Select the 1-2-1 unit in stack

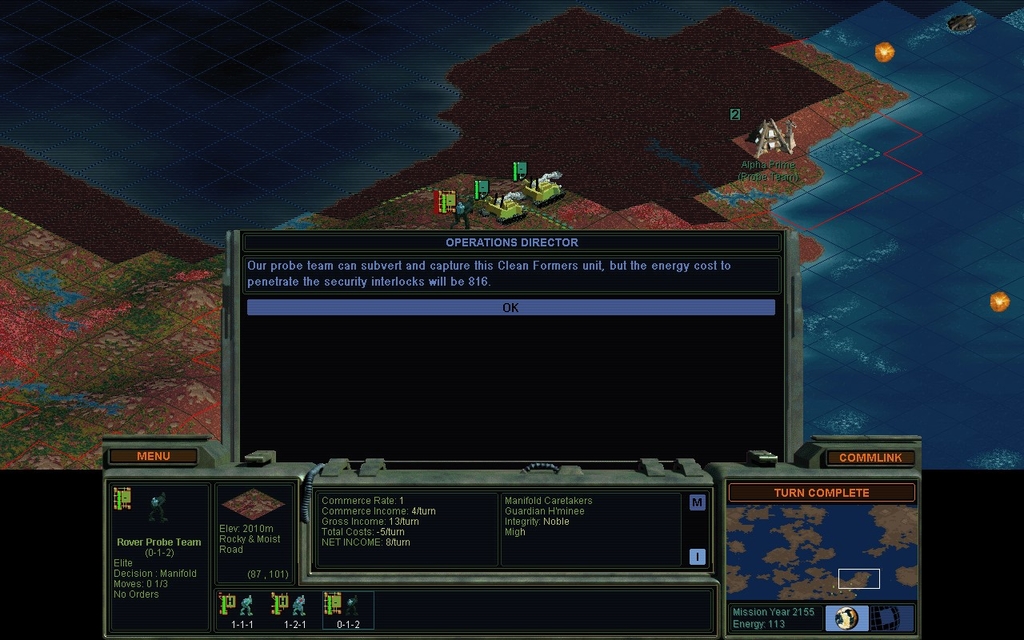click(x=294, y=610)
